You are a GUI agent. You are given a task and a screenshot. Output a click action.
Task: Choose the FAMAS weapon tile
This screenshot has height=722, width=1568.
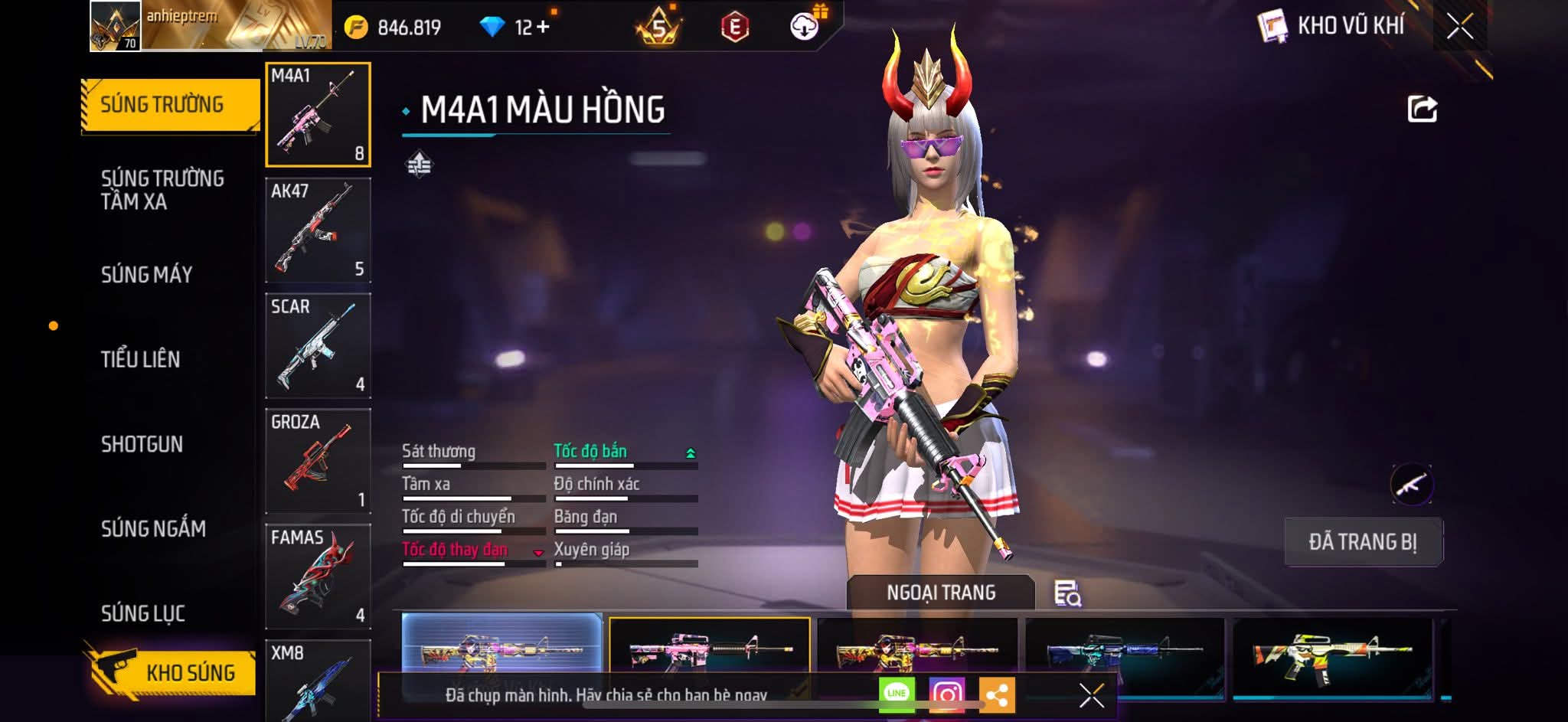pyautogui.click(x=318, y=577)
